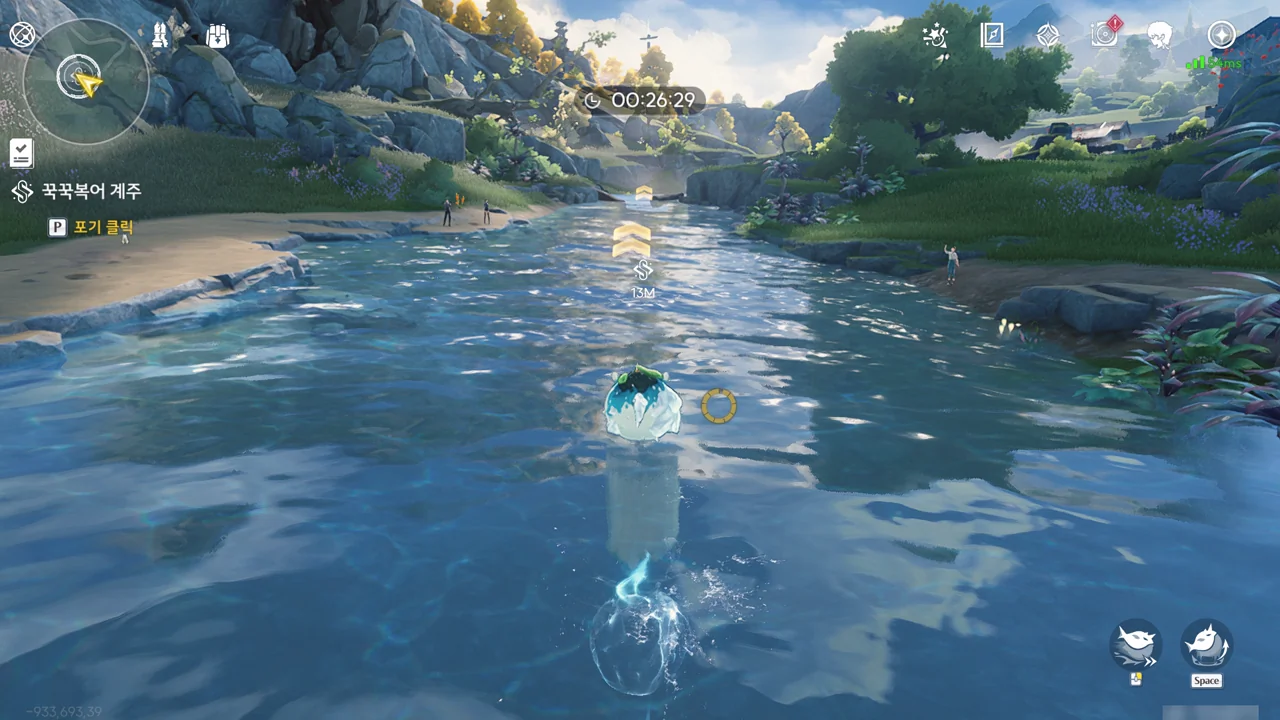Open the character head profile icon
This screenshot has height=720, width=1280.
1160,36
